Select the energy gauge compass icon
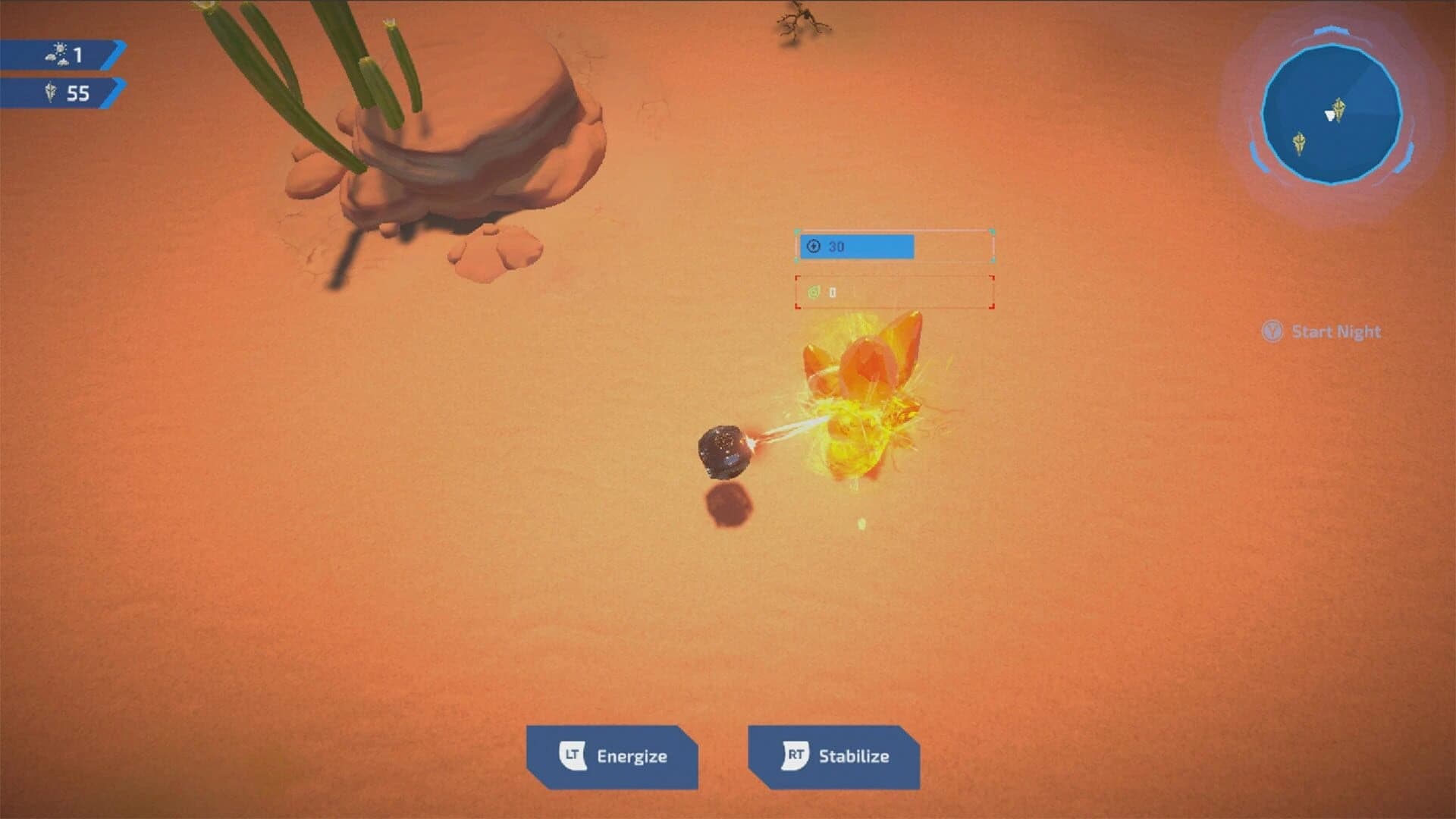The width and height of the screenshot is (1456, 819). (814, 246)
